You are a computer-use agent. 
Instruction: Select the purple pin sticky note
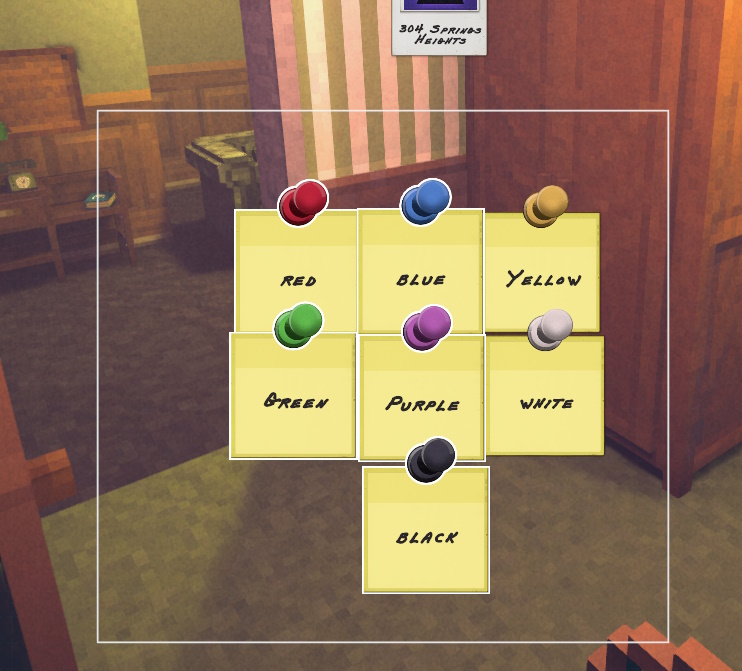(421, 398)
